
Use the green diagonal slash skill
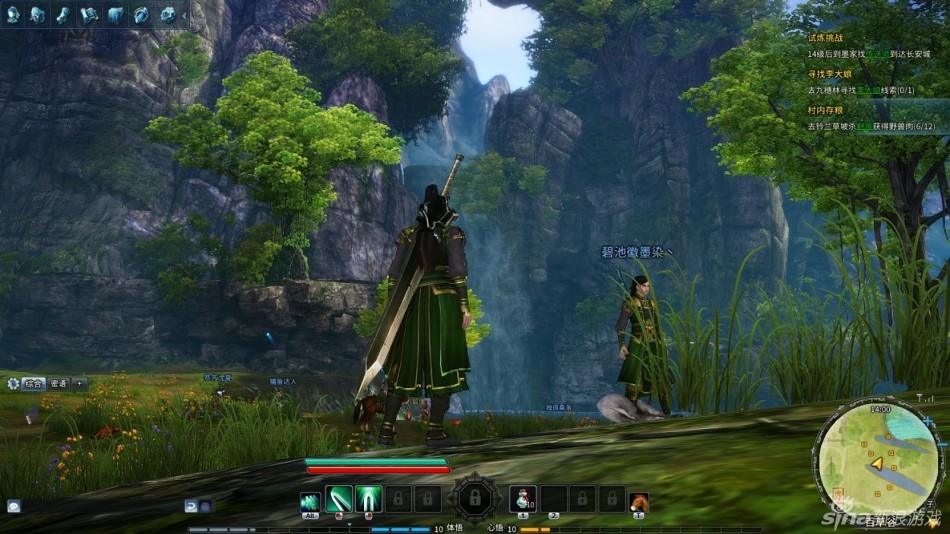pyautogui.click(x=339, y=498)
